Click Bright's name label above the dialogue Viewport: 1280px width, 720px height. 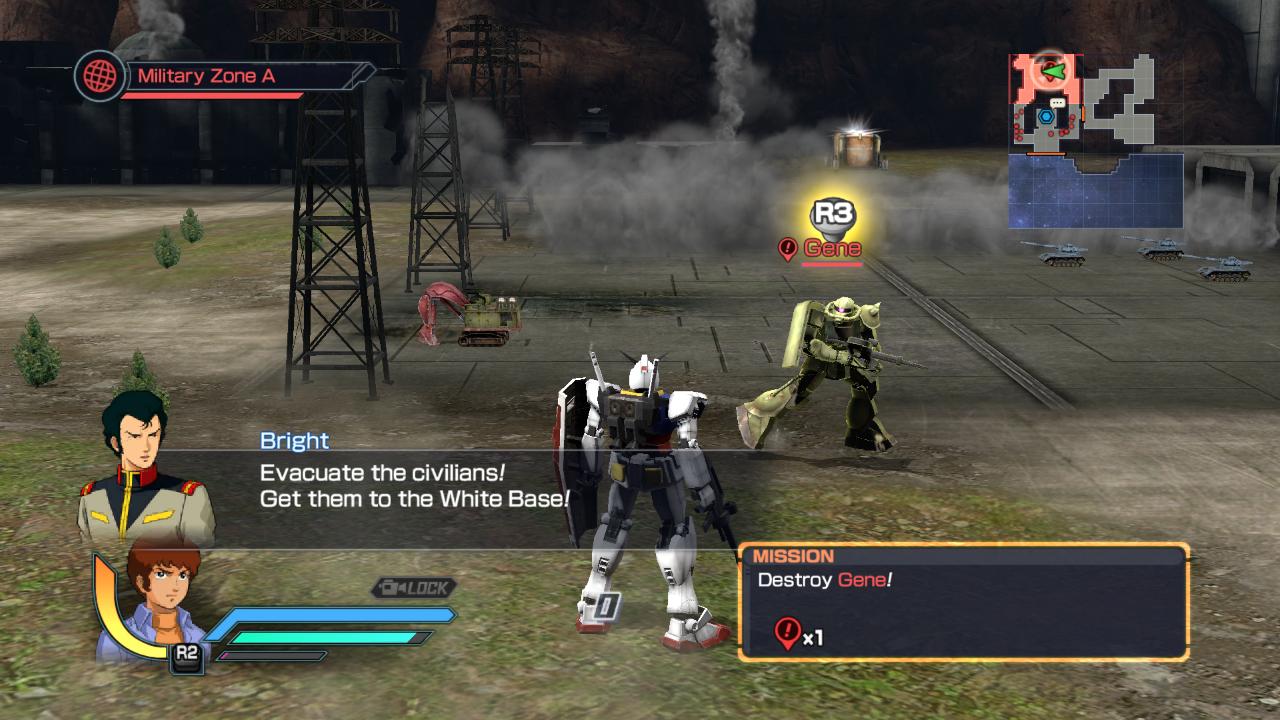click(294, 440)
